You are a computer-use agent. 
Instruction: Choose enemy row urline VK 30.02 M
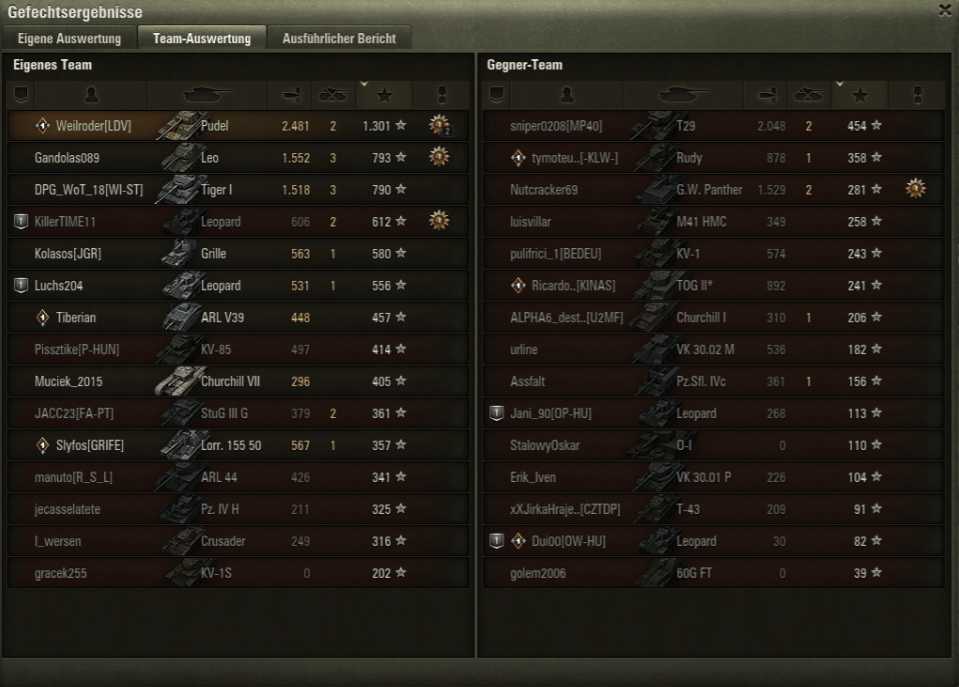(713, 350)
